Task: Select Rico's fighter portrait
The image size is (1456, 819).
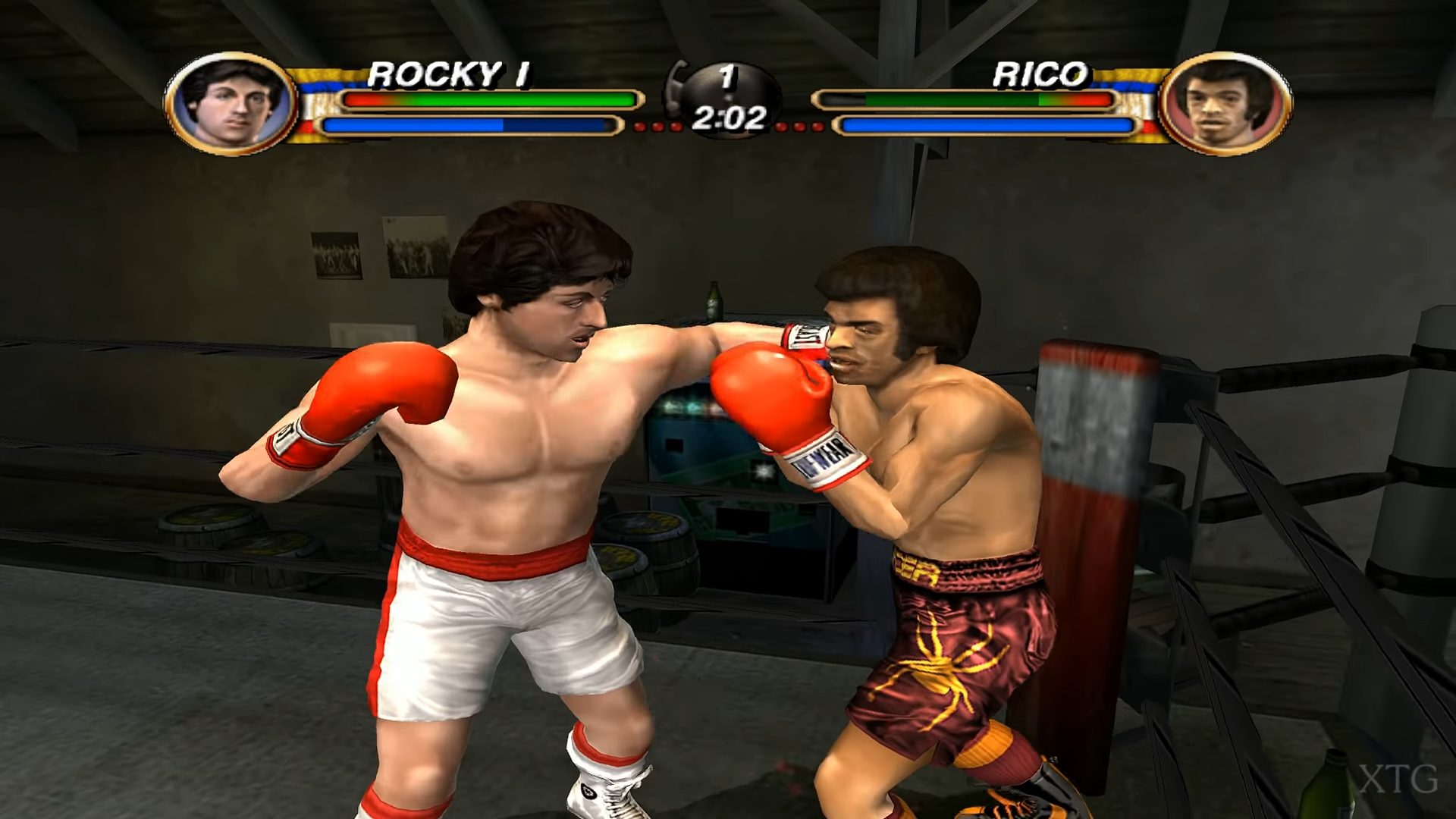Action: click(x=1225, y=103)
